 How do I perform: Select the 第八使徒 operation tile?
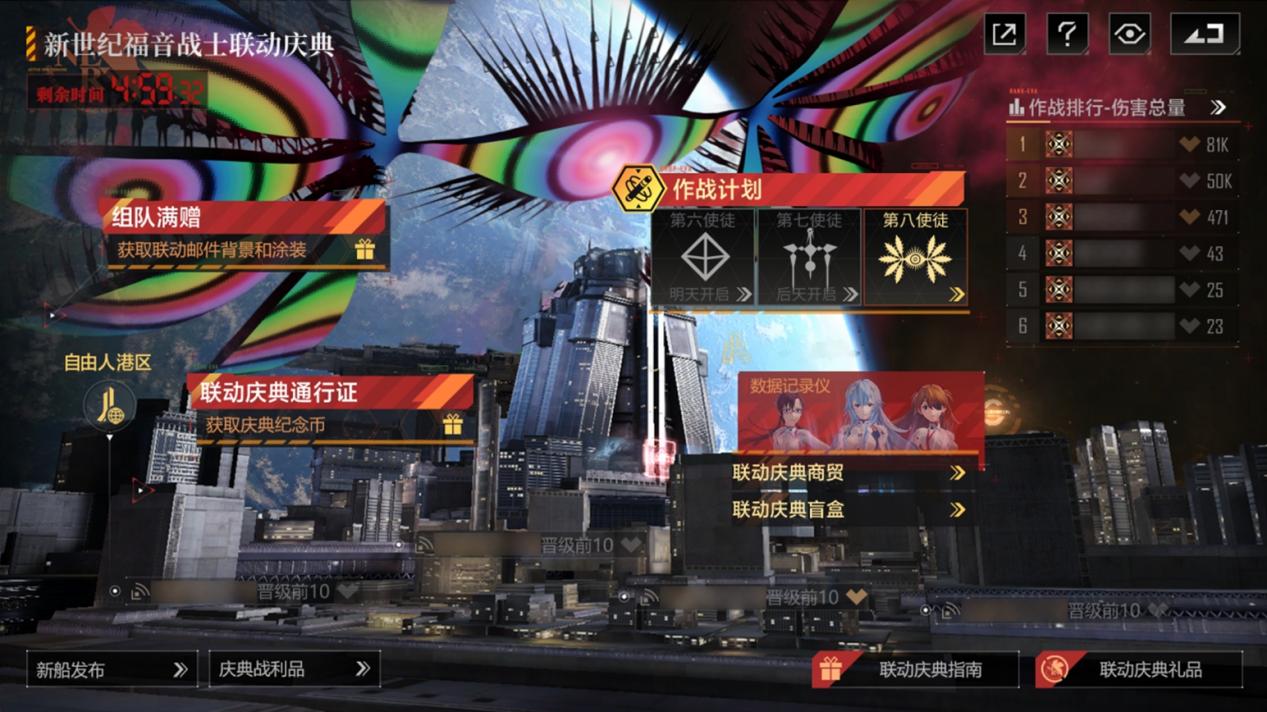tap(915, 257)
